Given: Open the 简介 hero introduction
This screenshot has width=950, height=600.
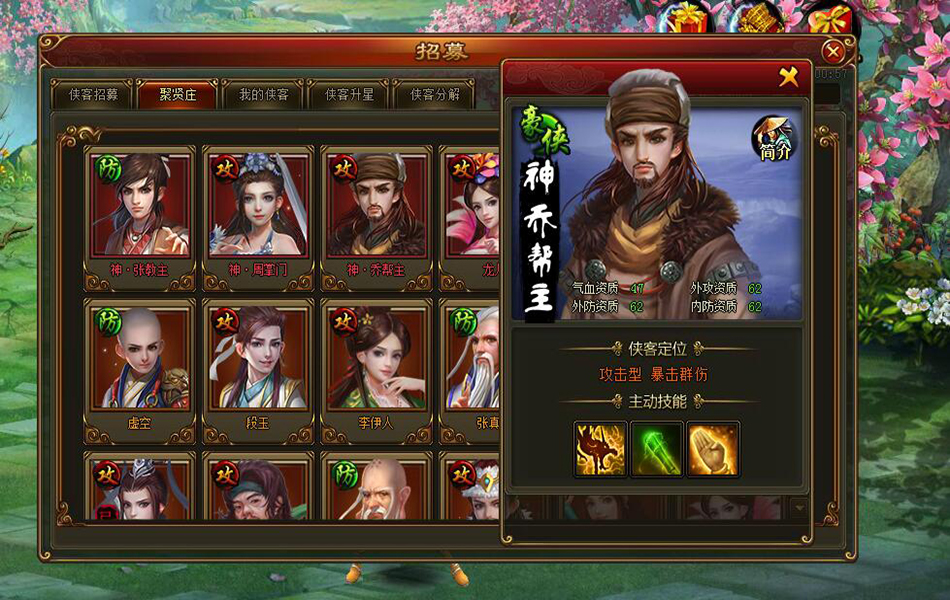Looking at the screenshot, I should click(x=773, y=138).
